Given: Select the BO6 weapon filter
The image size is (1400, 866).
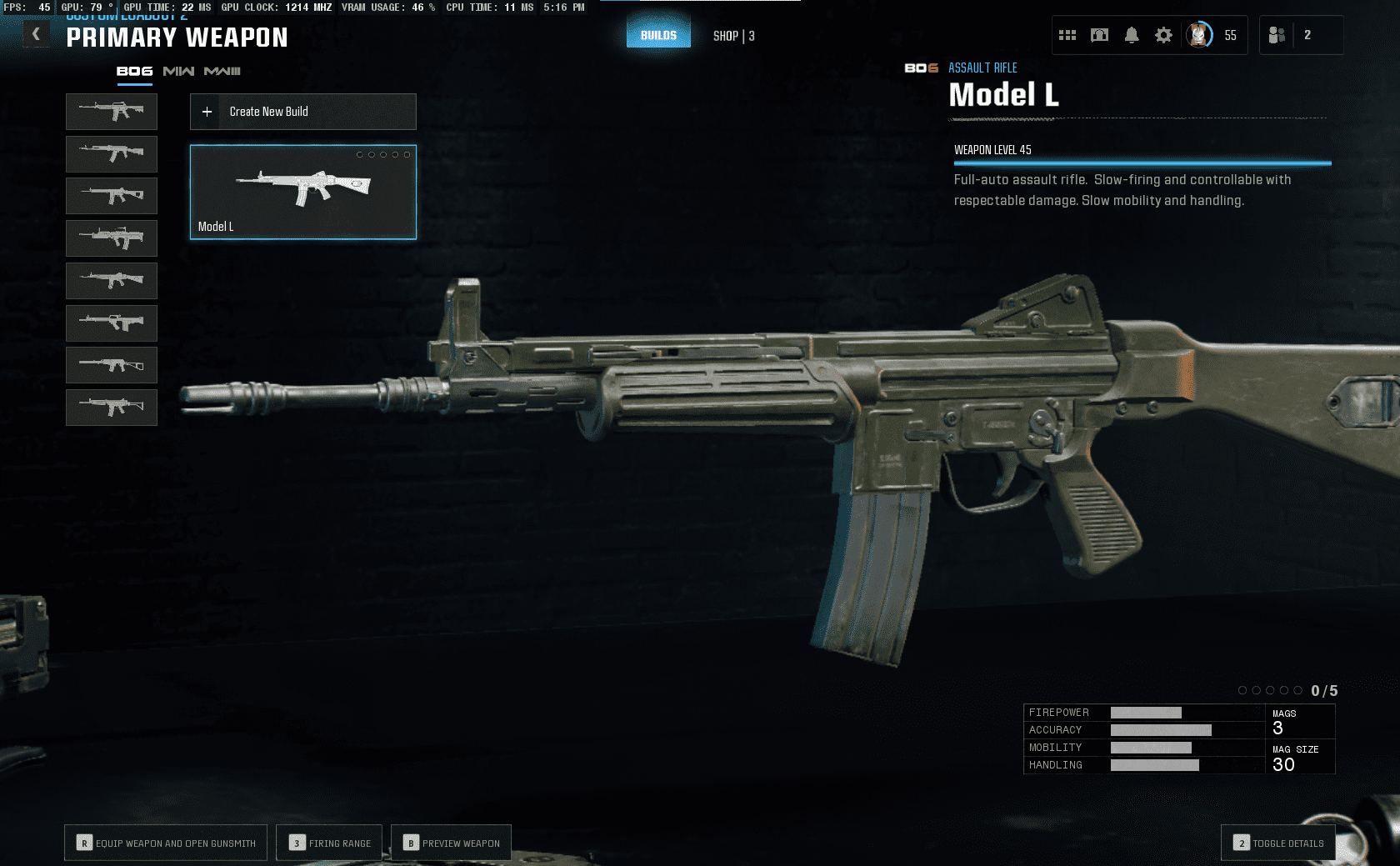Looking at the screenshot, I should [x=134, y=72].
